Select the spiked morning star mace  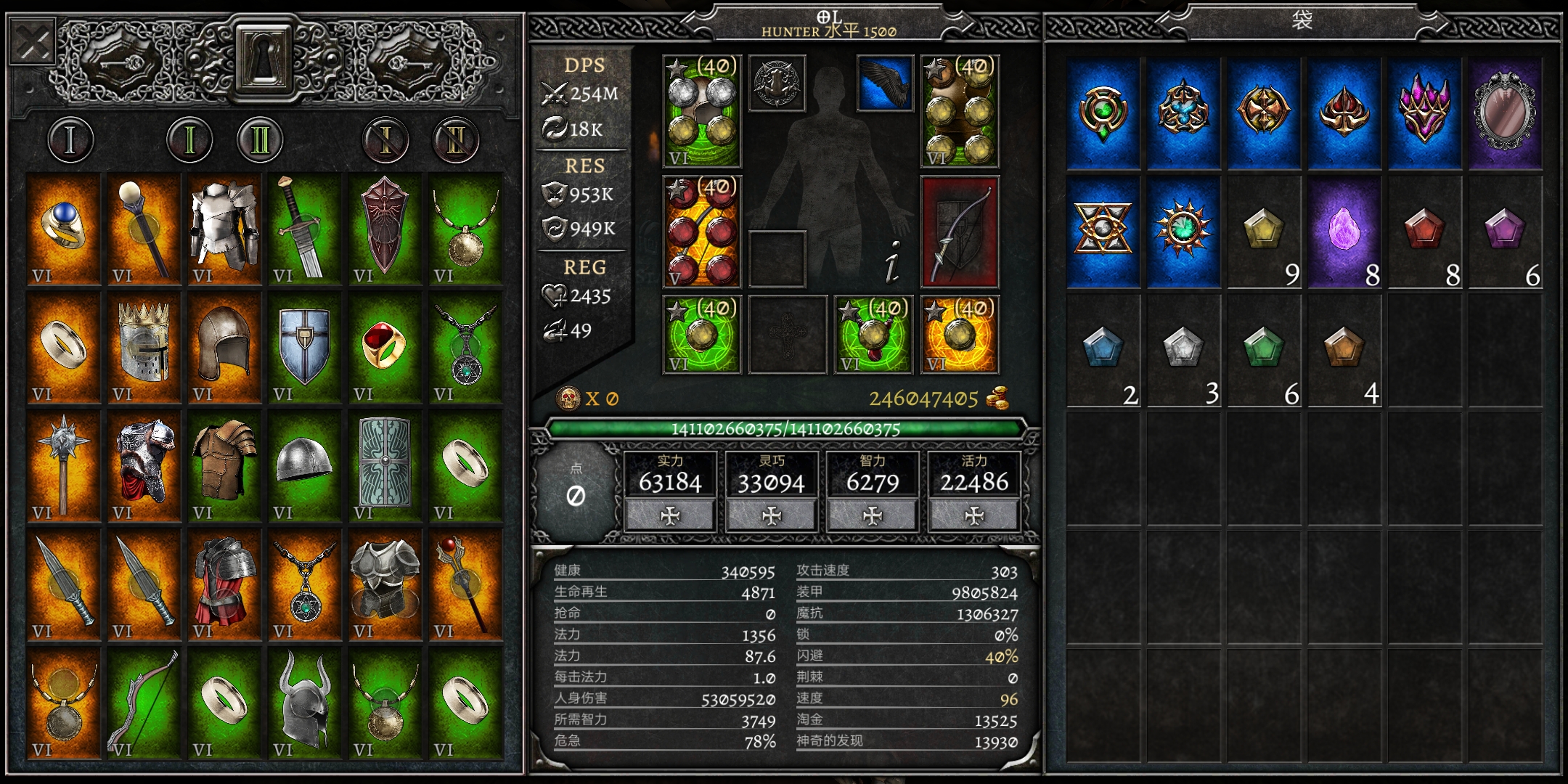[x=64, y=465]
